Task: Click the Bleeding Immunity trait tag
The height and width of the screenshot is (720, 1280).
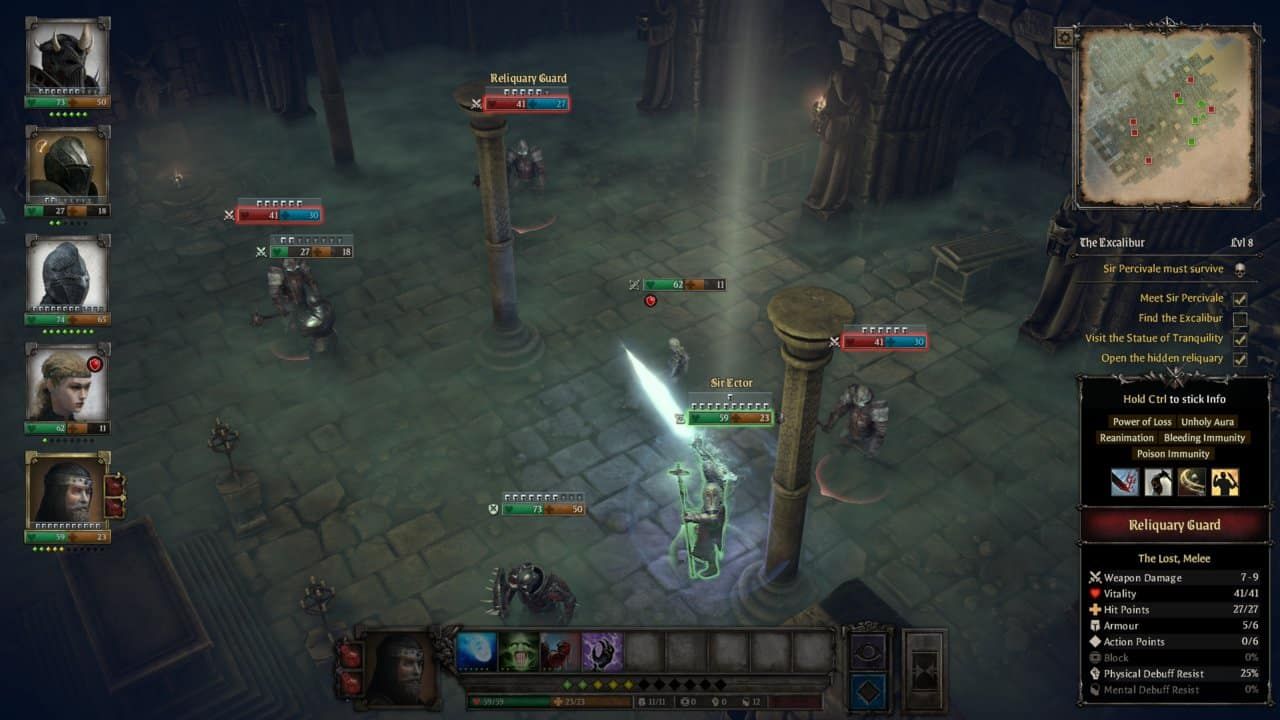Action: coord(1204,438)
